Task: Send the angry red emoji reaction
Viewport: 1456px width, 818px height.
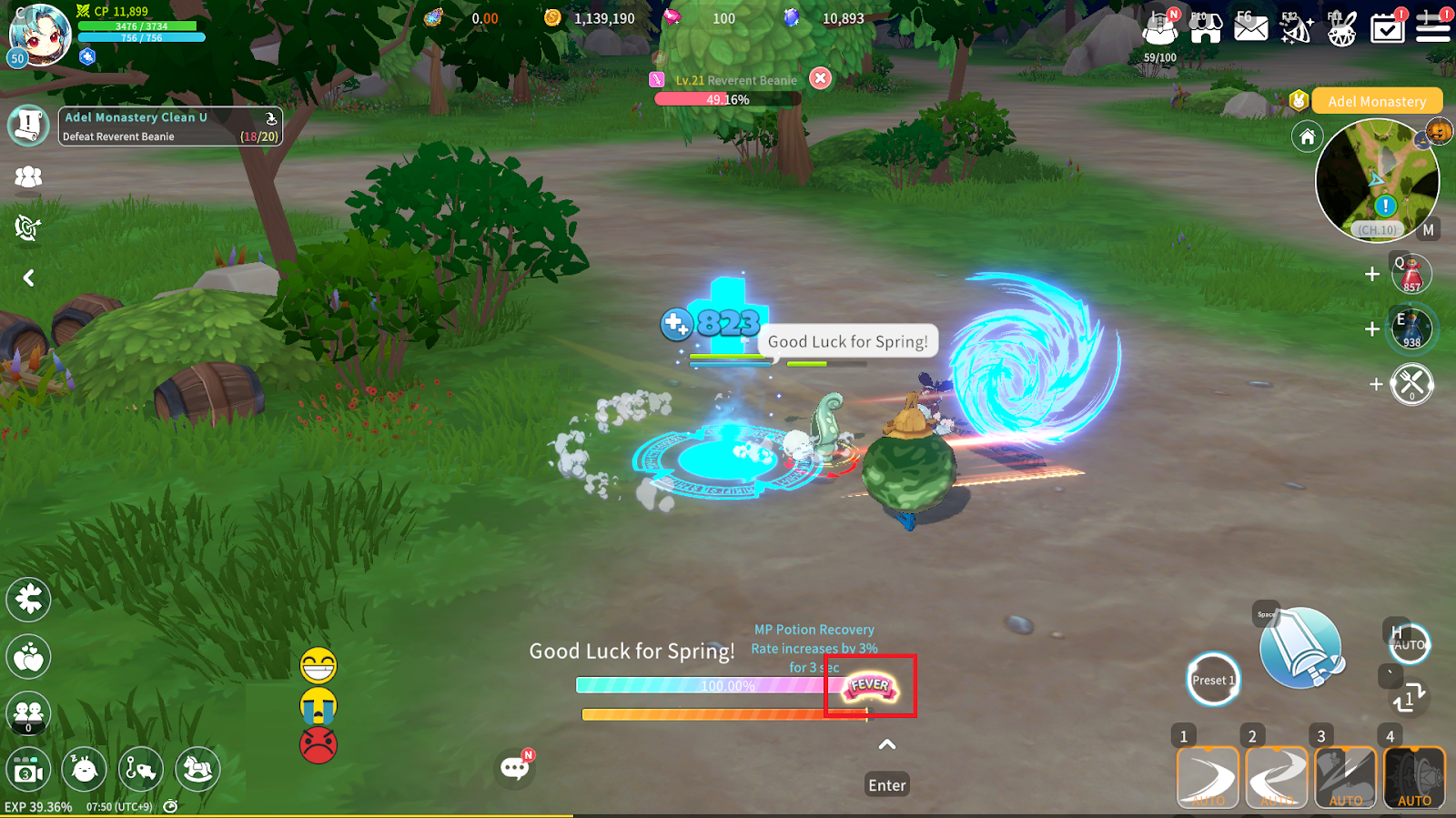Action: point(318,744)
